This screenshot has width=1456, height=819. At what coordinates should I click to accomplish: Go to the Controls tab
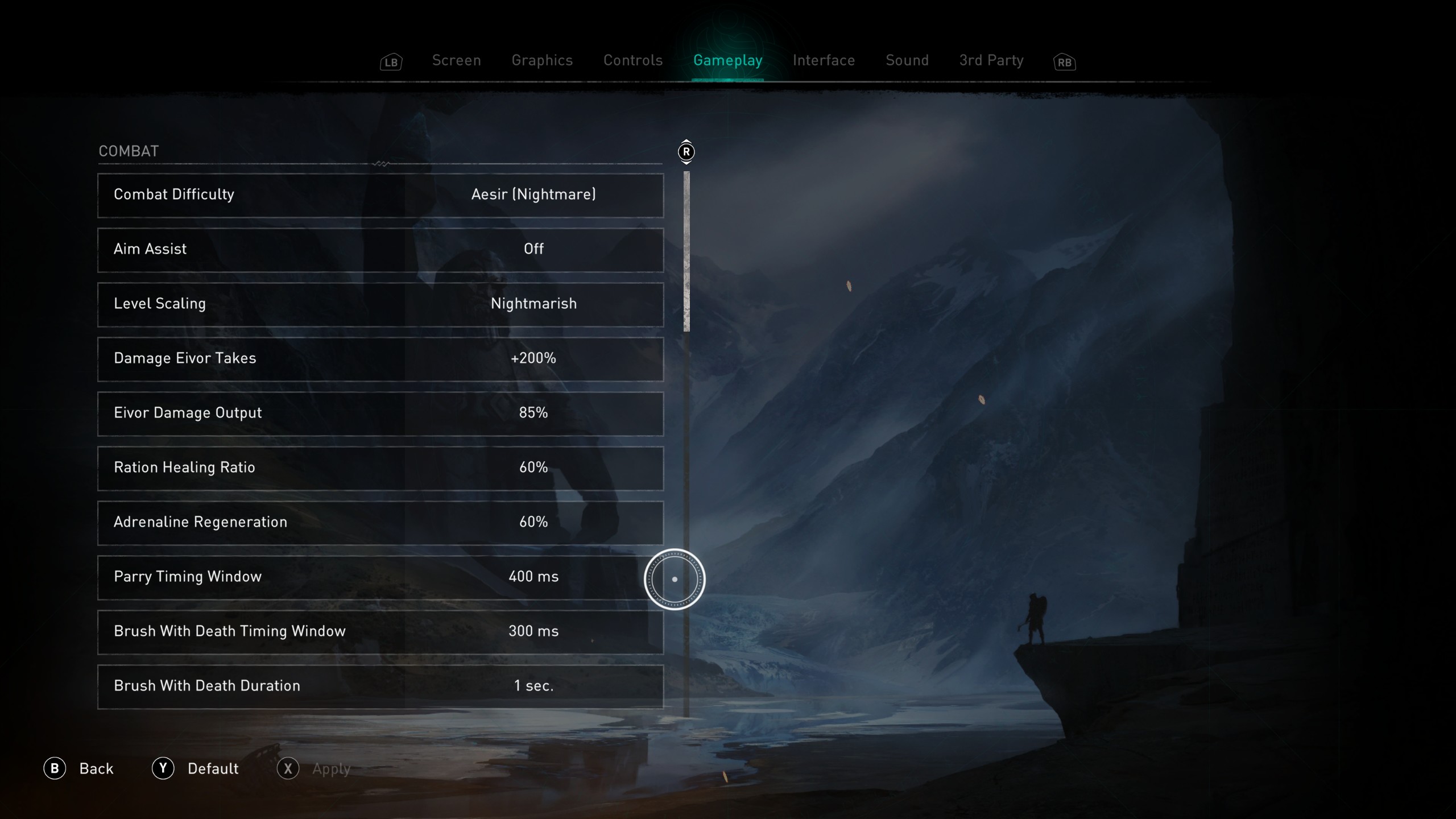(633, 60)
